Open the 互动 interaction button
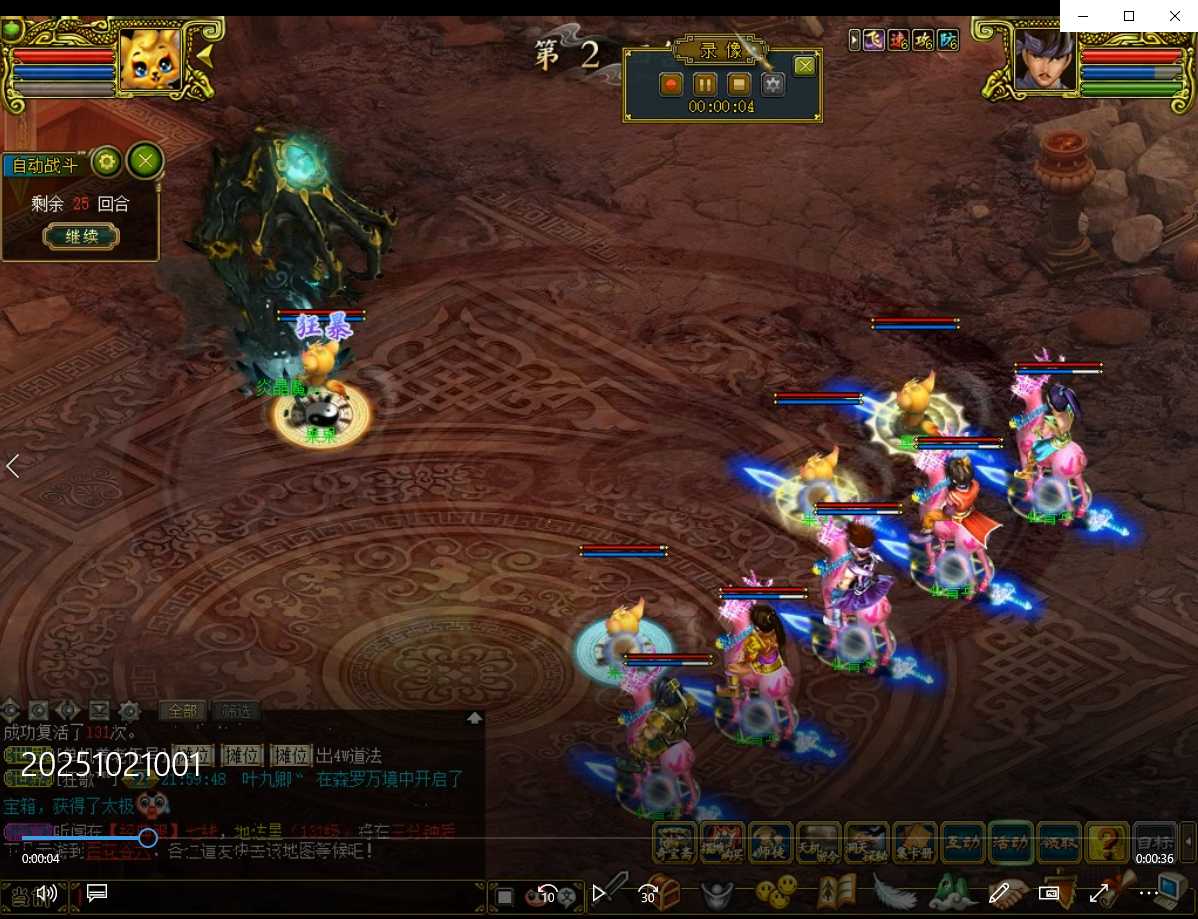This screenshot has width=1198, height=919. pos(963,842)
